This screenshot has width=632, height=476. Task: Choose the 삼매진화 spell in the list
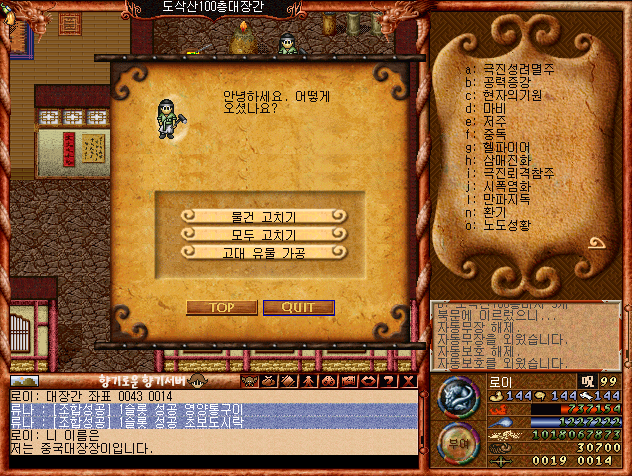tap(506, 160)
